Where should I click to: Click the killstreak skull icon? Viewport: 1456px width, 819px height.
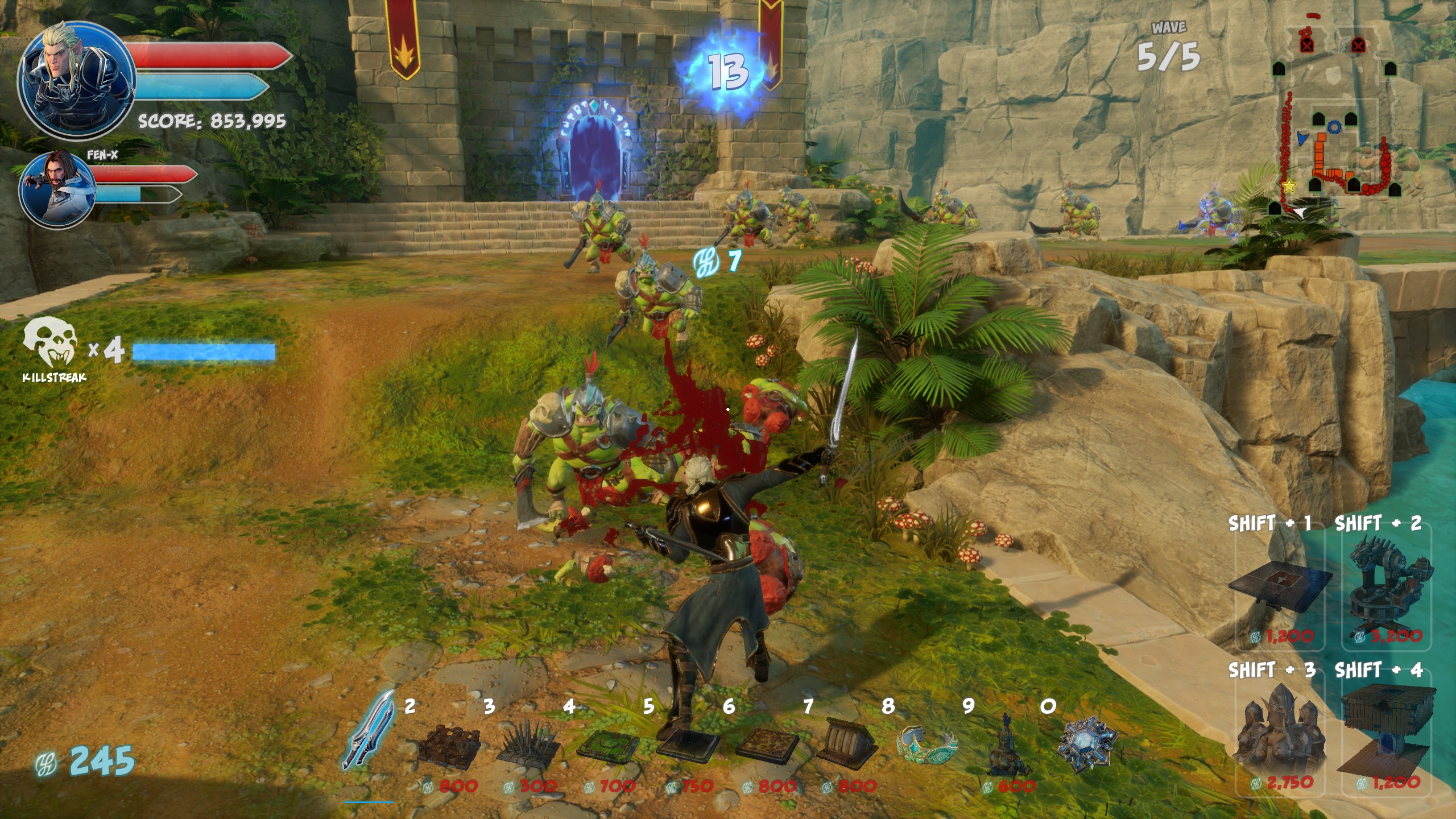[50, 343]
